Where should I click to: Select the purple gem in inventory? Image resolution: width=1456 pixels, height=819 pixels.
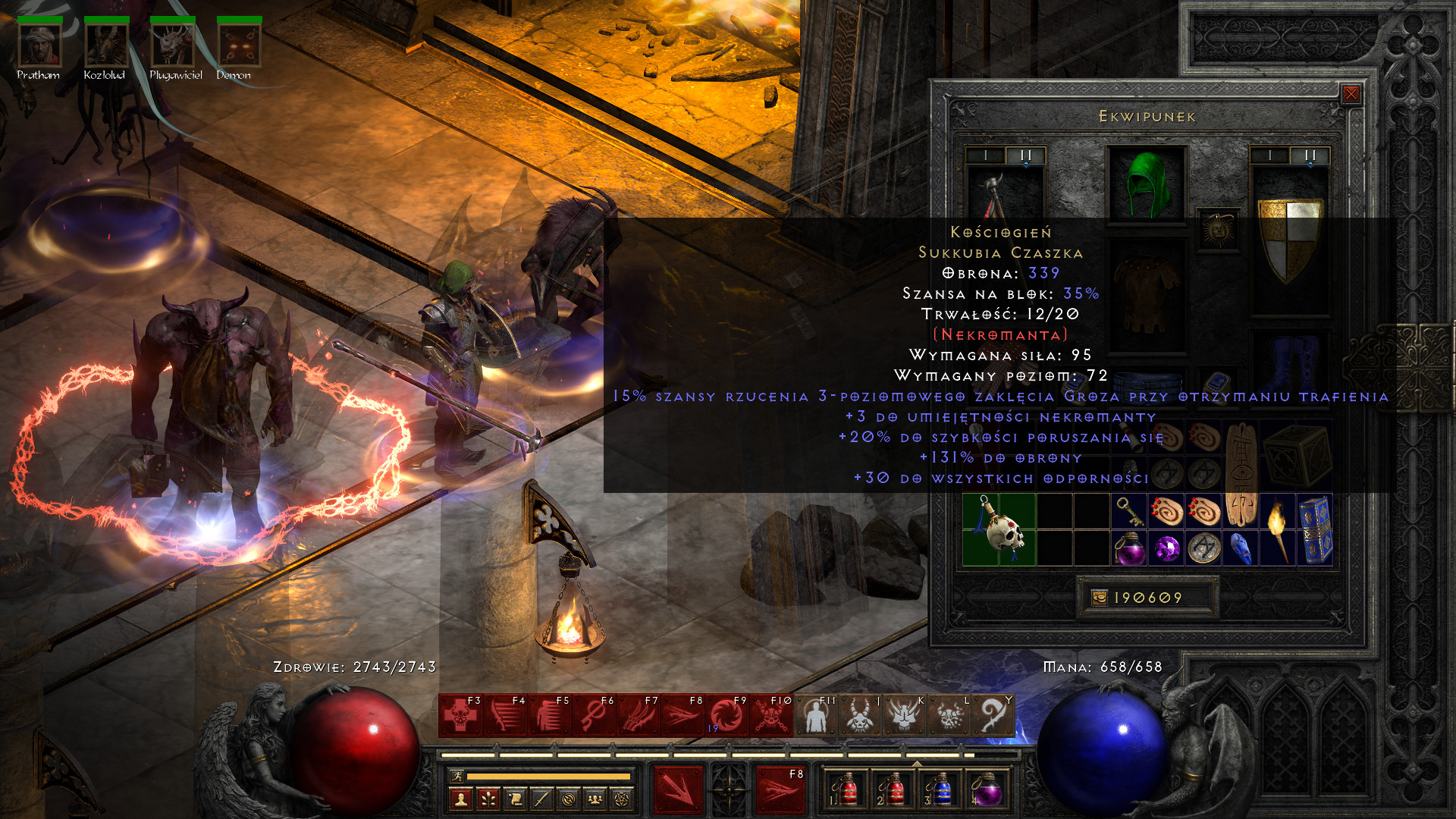1166,548
